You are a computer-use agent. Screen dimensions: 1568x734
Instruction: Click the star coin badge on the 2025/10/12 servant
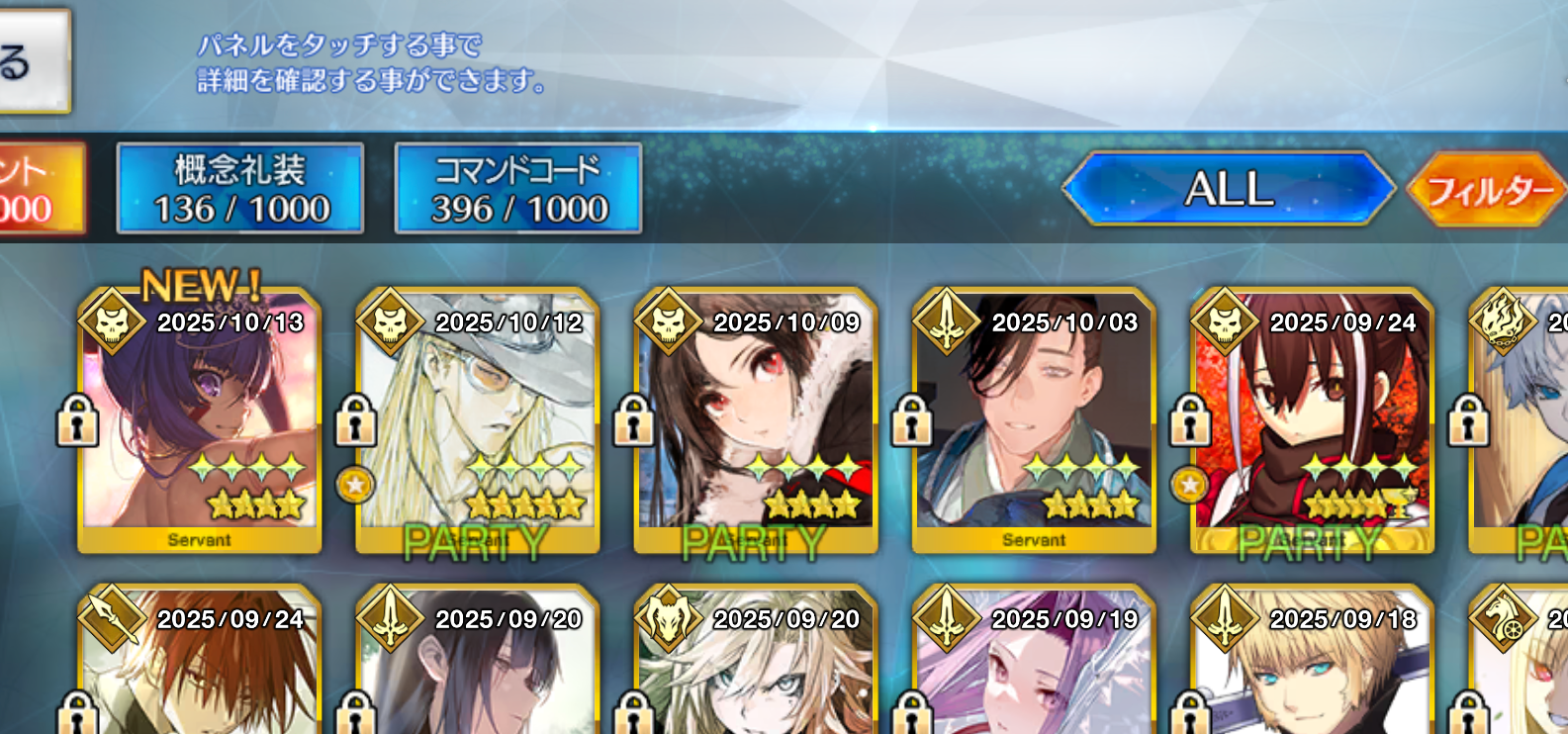355,485
